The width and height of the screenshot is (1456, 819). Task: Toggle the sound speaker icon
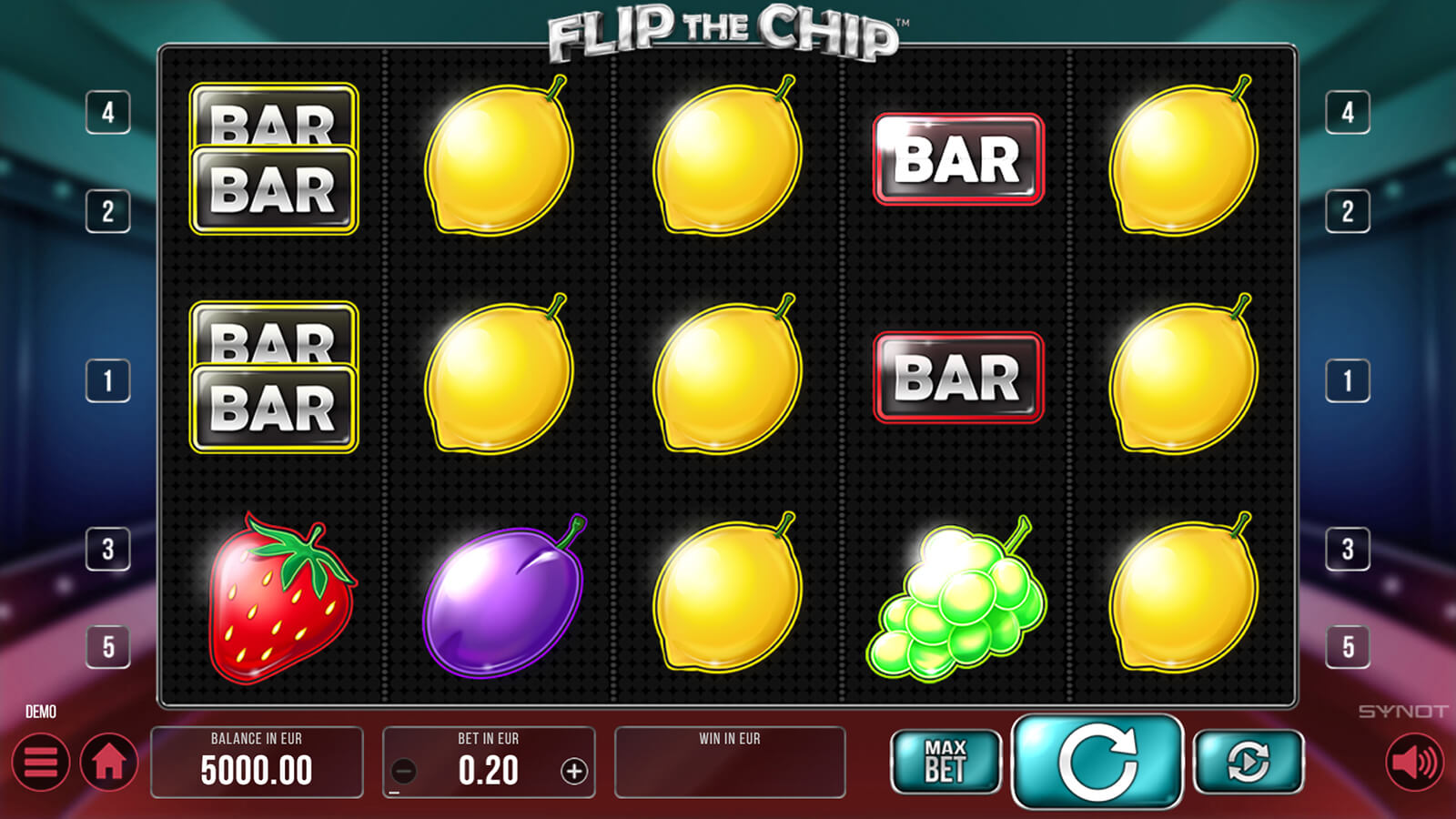(1414, 762)
